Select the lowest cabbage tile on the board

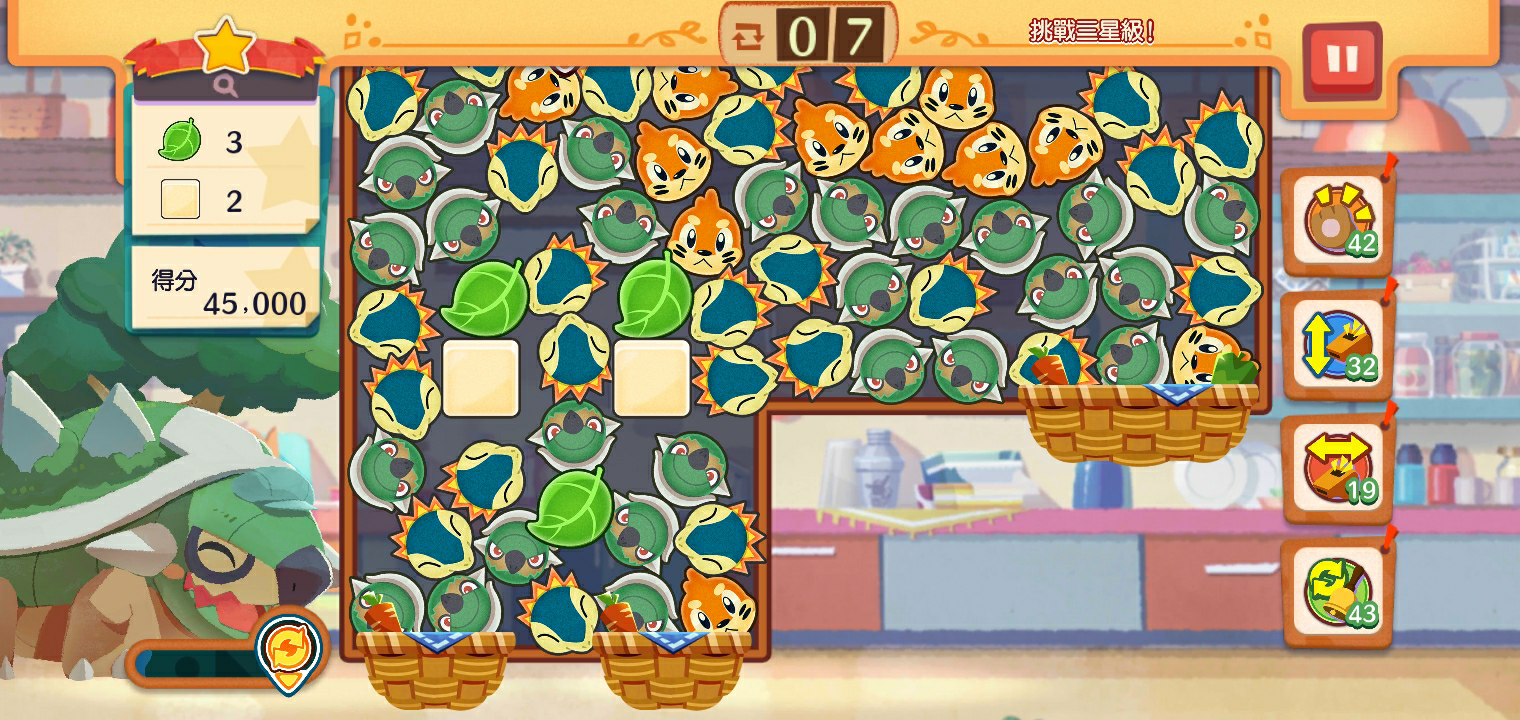[x=571, y=509]
